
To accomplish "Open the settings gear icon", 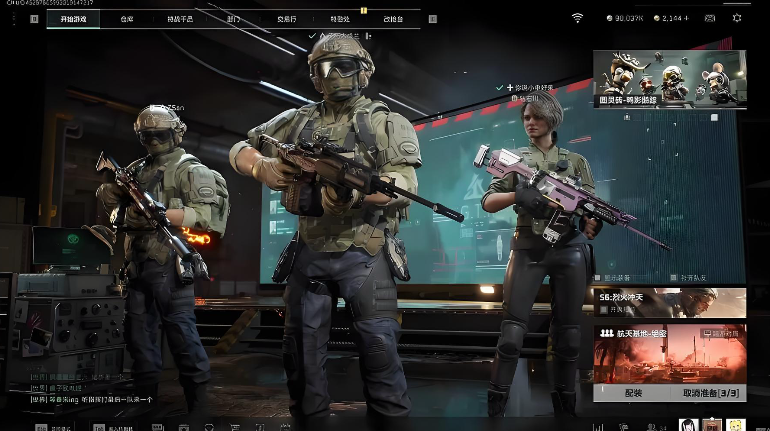I will click(738, 18).
